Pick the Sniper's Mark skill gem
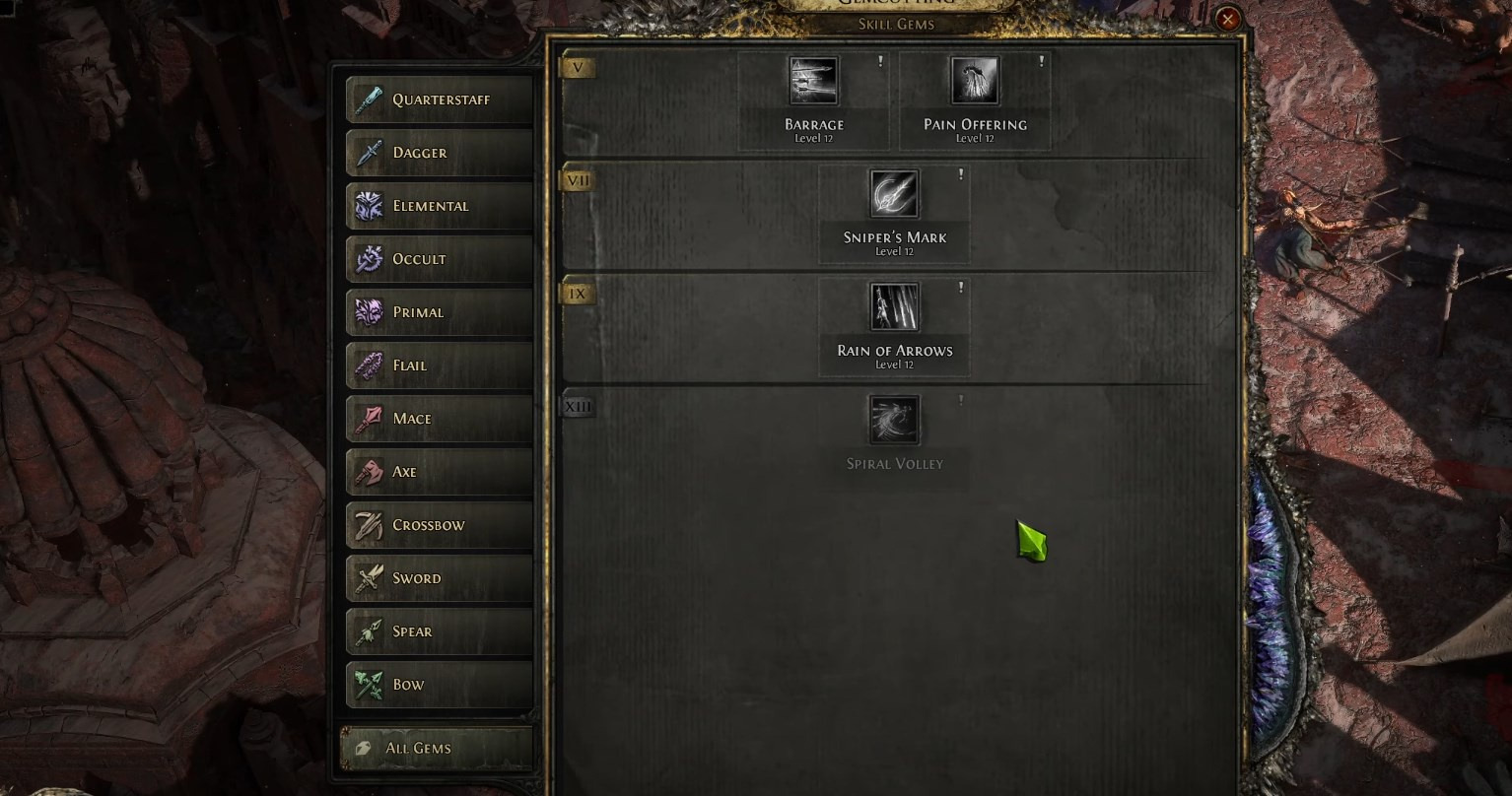Image resolution: width=1512 pixels, height=796 pixels. tap(894, 195)
